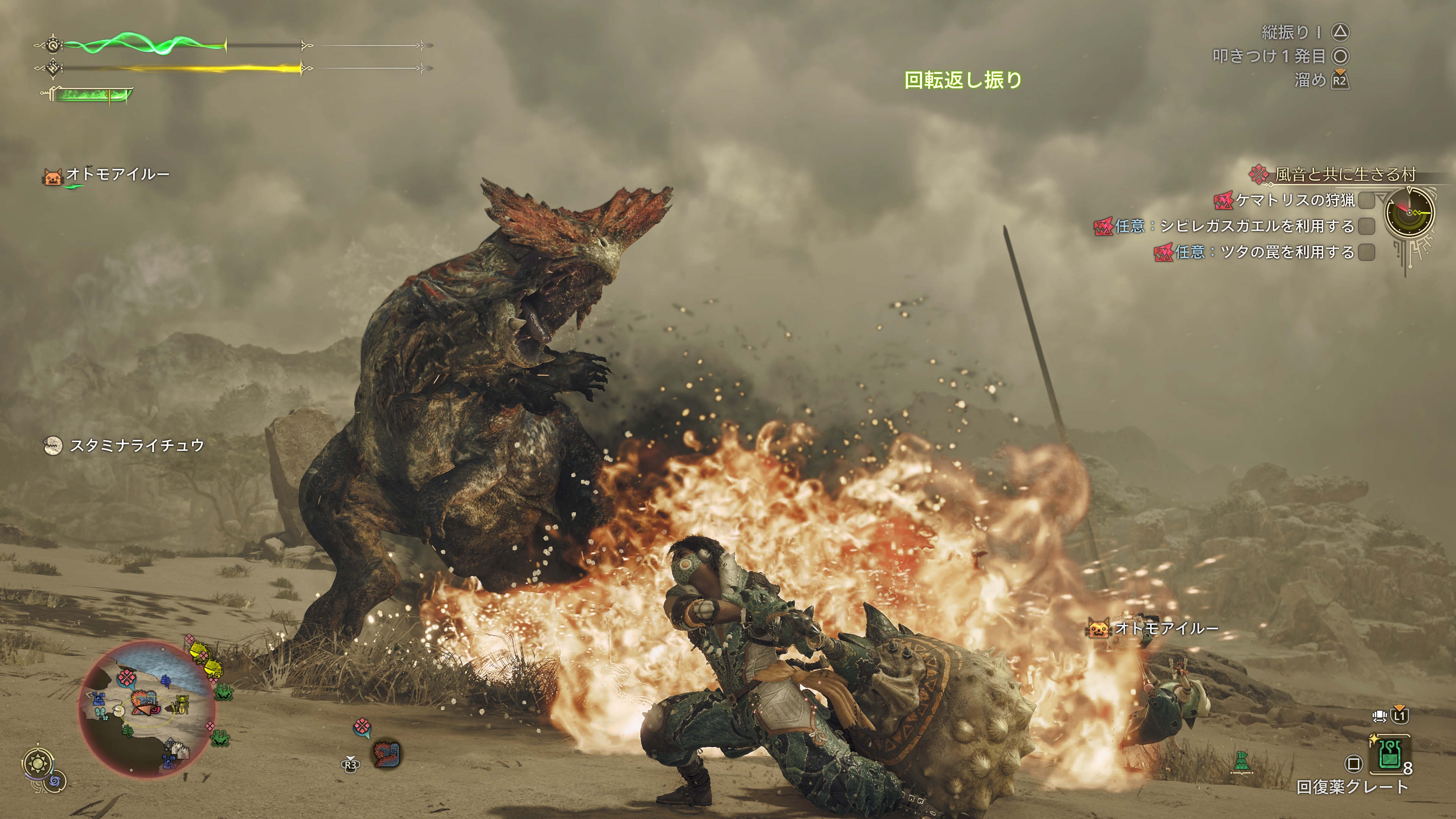The height and width of the screenshot is (819, 1456).
Task: Click the スタミナライチュウ label
Action: pos(136,446)
